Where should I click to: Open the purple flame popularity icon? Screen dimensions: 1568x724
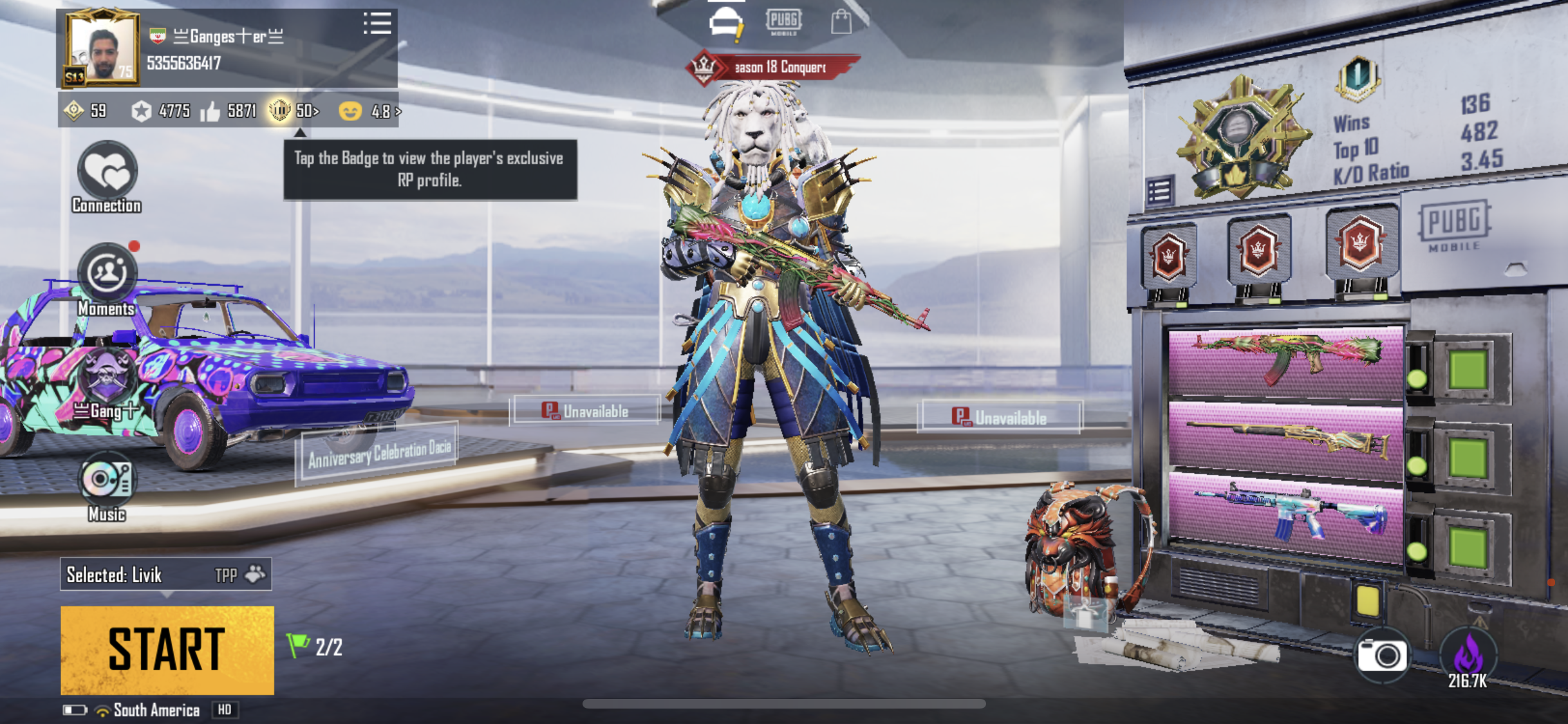tap(1468, 656)
